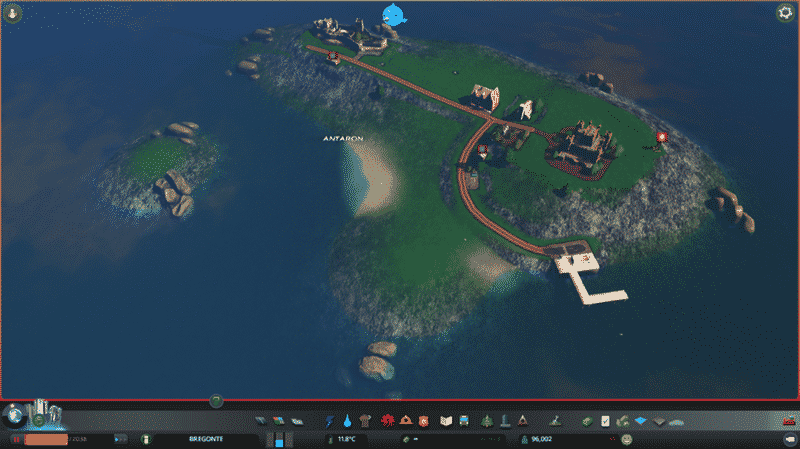Open the Parks and Decoration tree menu
Viewport: 800px width, 449px height.
tap(487, 421)
